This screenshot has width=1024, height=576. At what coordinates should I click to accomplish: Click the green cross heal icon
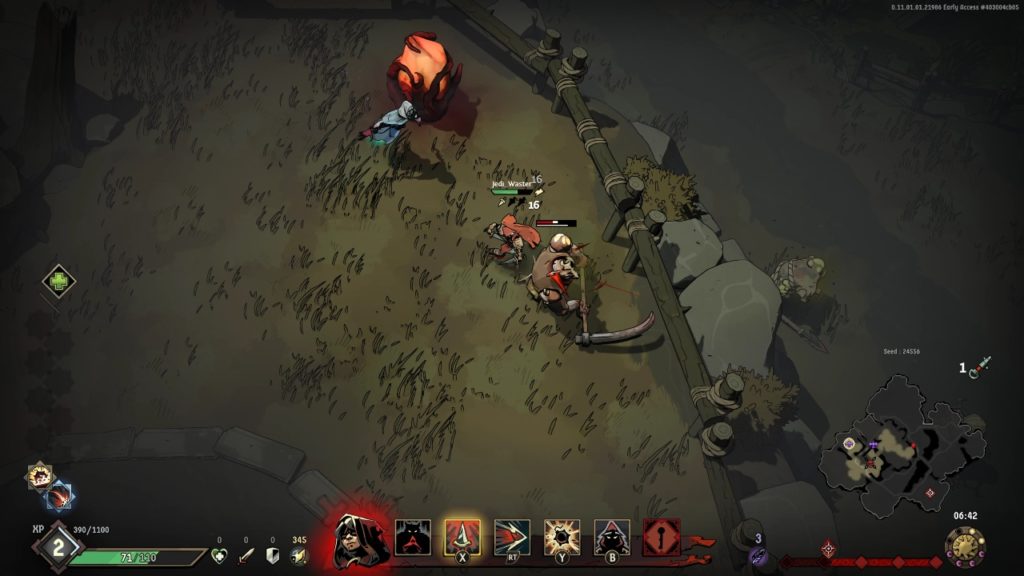(x=59, y=281)
